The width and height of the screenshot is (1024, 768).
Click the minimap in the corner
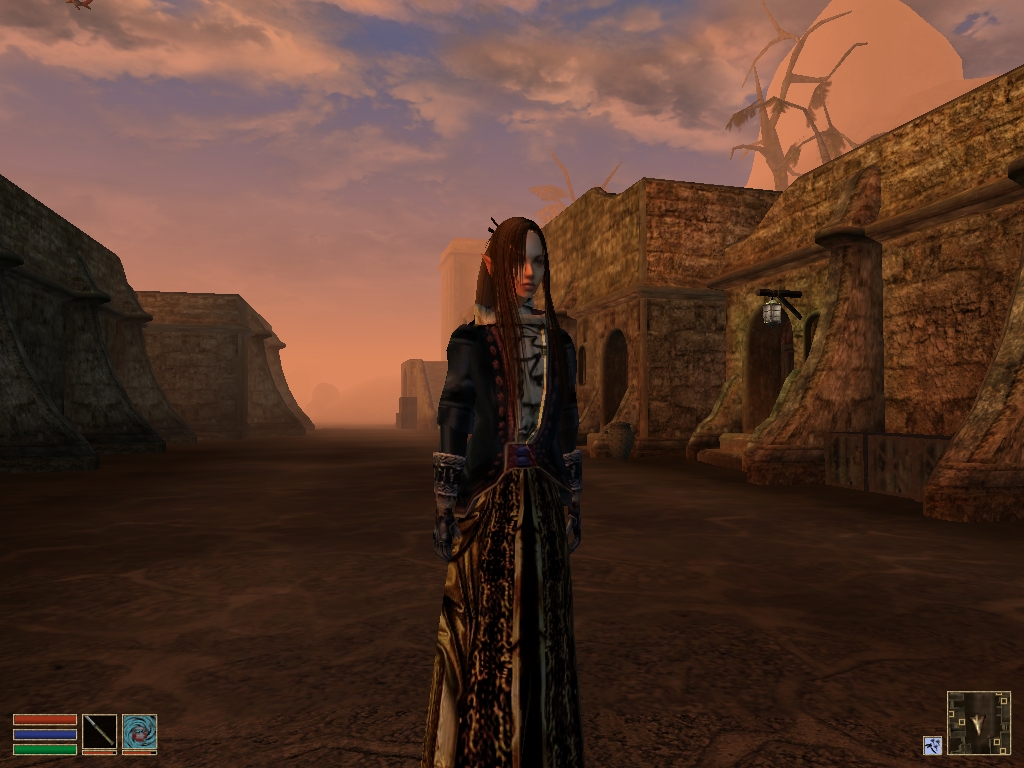[978, 722]
